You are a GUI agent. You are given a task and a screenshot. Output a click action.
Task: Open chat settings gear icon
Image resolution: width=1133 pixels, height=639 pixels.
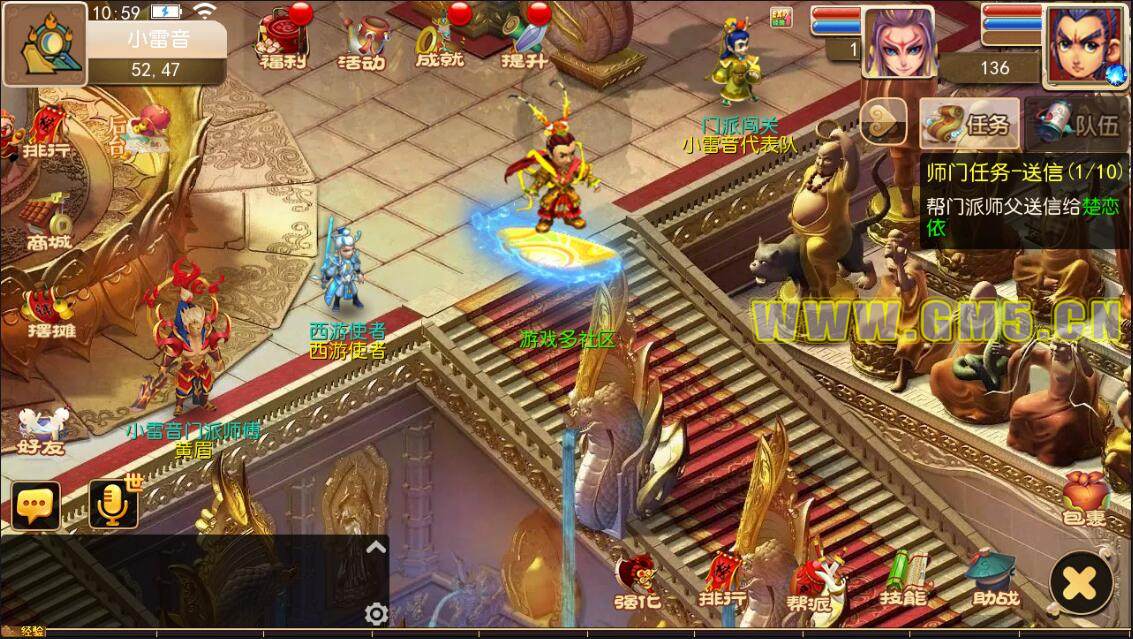coord(376,613)
